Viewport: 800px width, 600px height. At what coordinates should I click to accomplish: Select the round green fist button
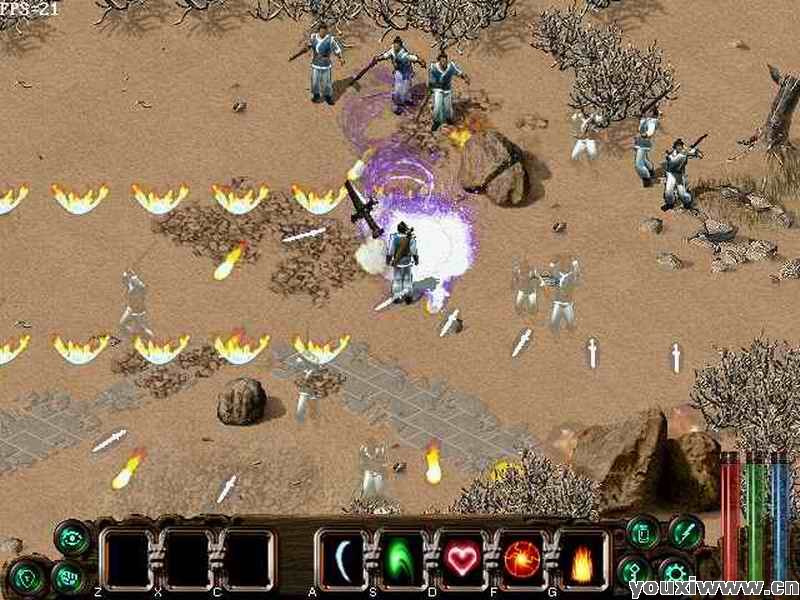point(68,577)
